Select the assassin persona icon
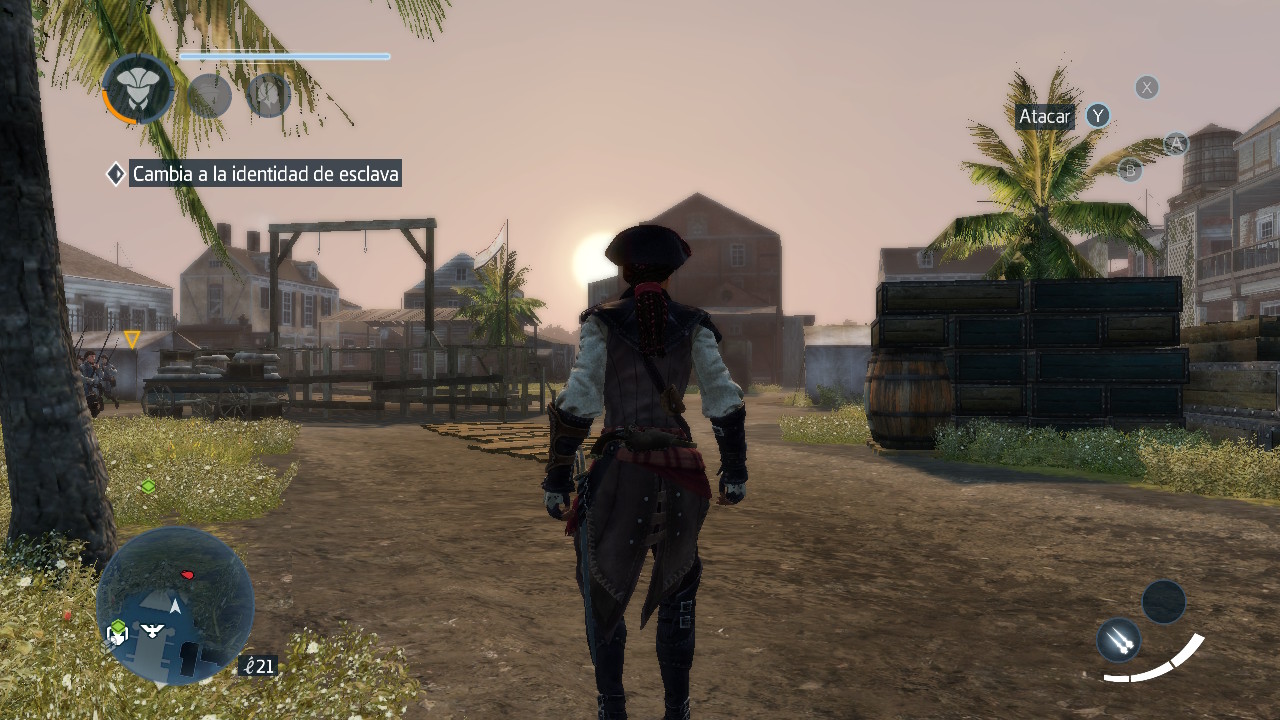The height and width of the screenshot is (720, 1280). pos(138,89)
